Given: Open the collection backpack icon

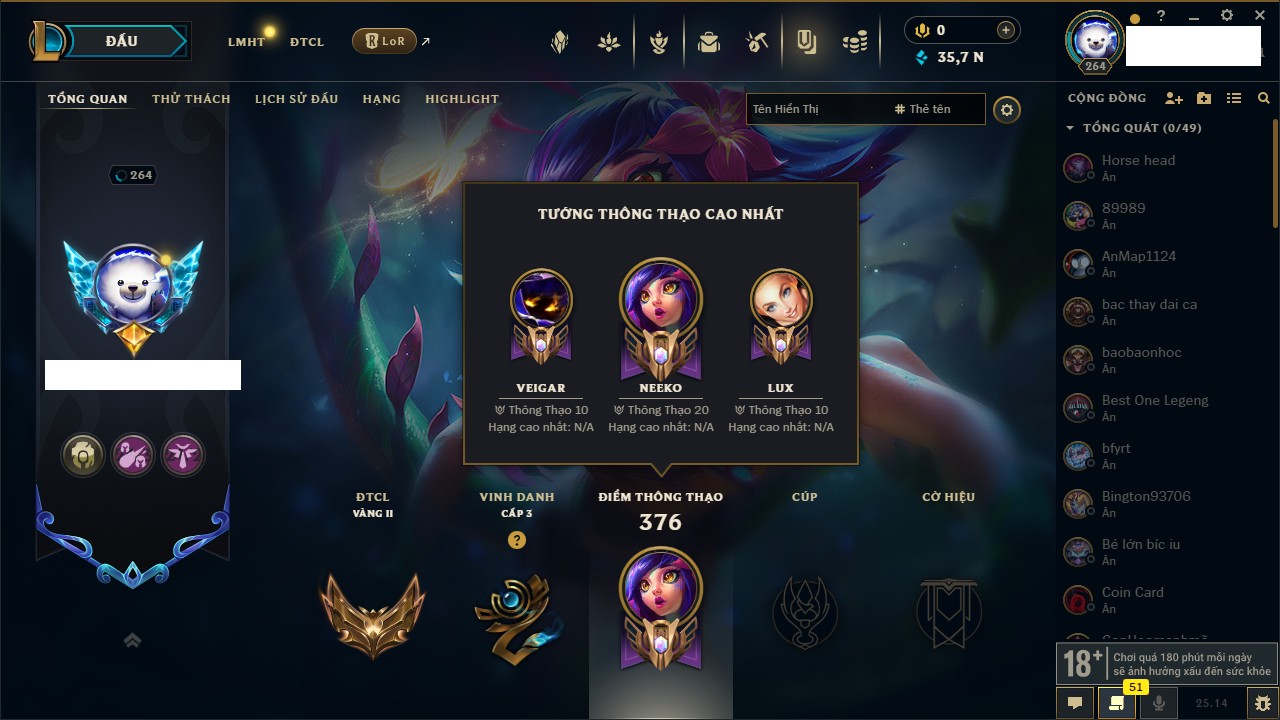Looking at the screenshot, I should pyautogui.click(x=709, y=42).
